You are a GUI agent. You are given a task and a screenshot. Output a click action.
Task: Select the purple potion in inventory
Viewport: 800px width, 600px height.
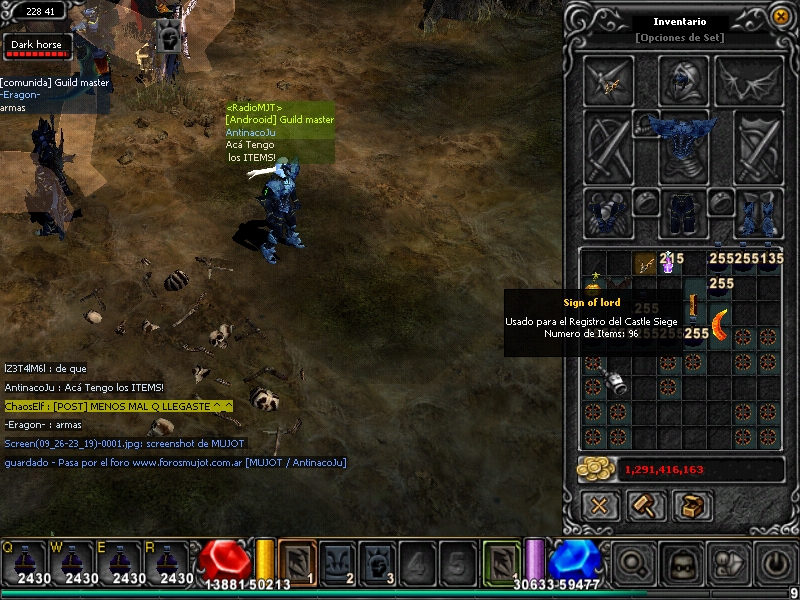pos(667,265)
